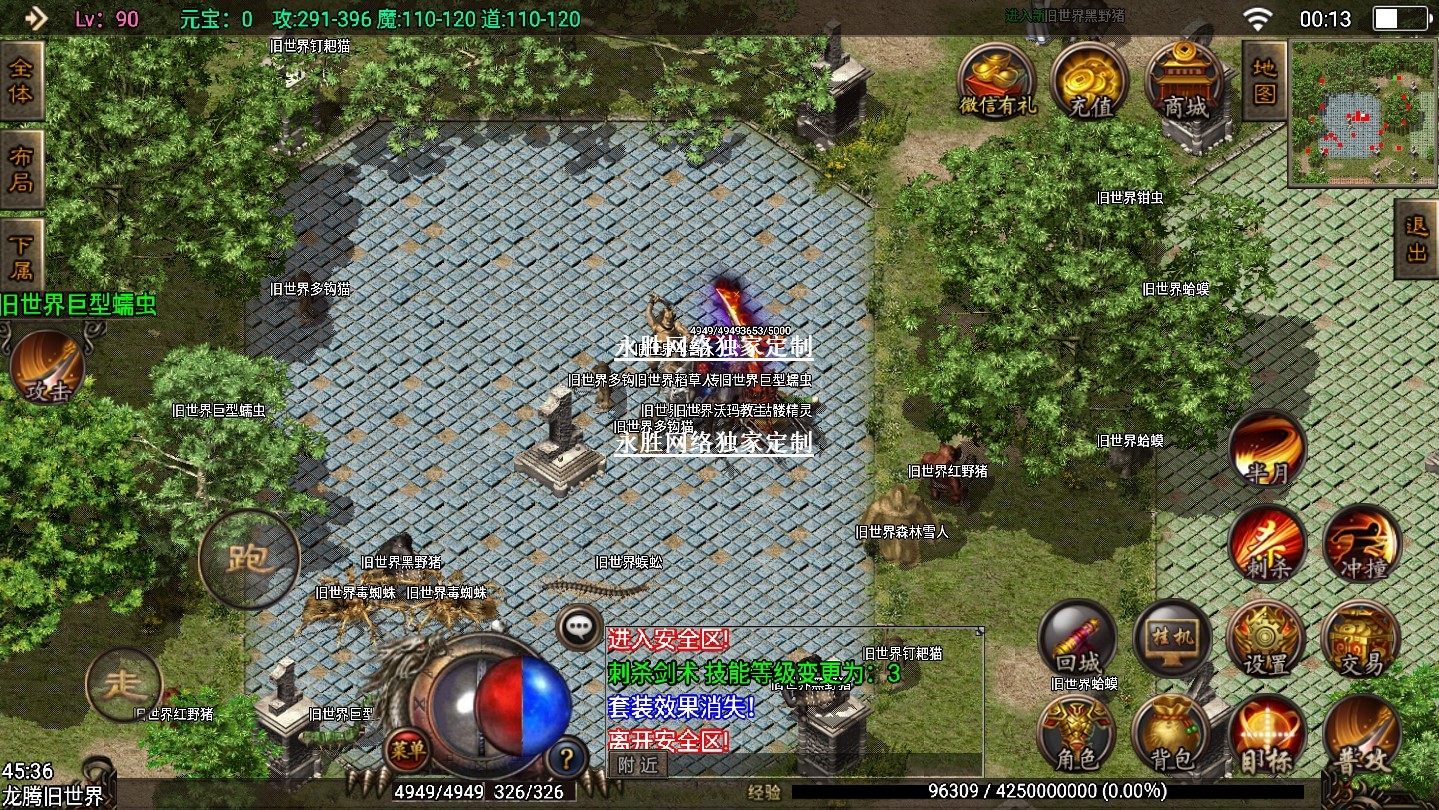Toggle the 跑 run button
Screen dimensions: 1439x810
(249, 559)
